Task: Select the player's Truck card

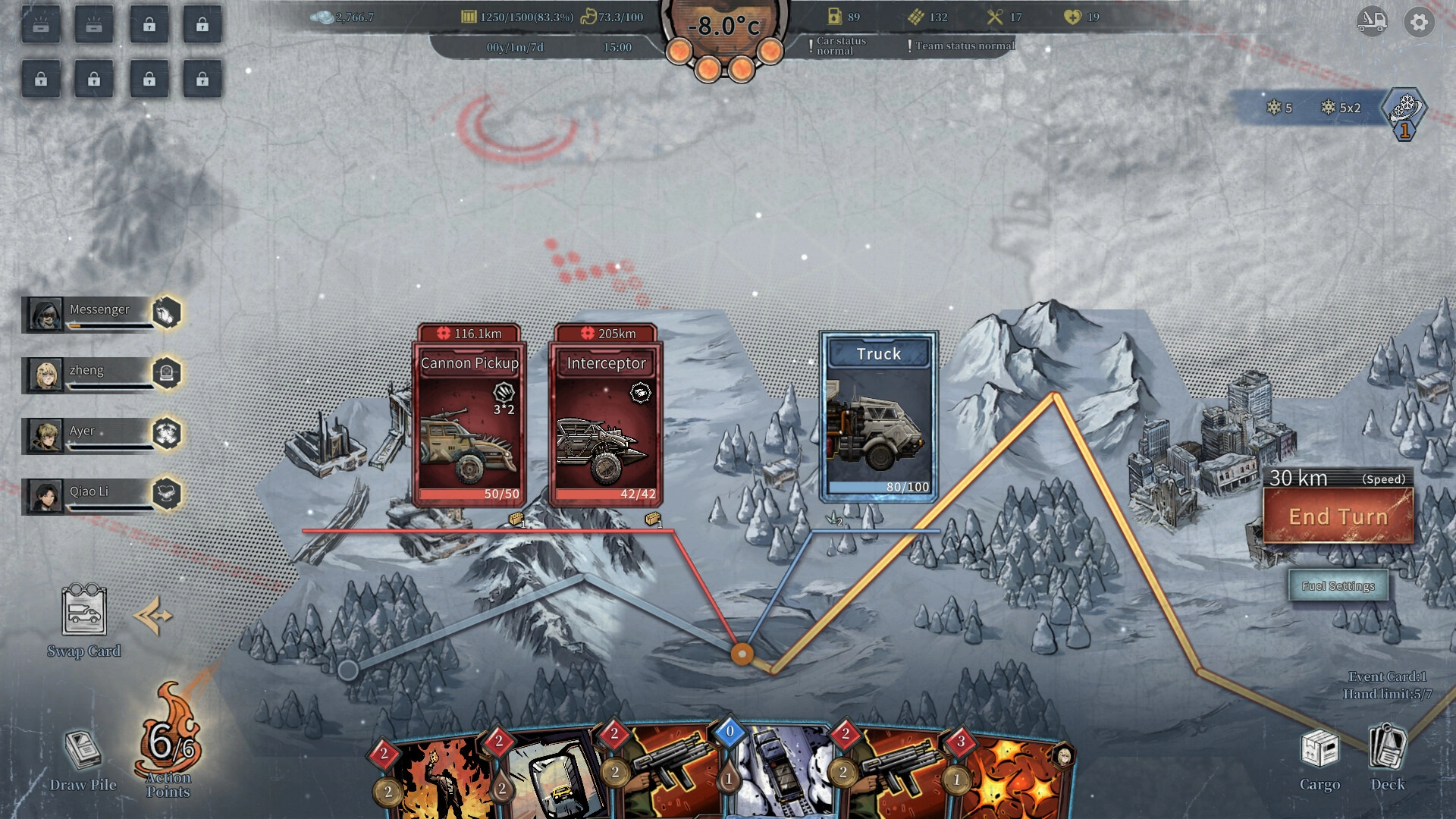Action: [879, 417]
